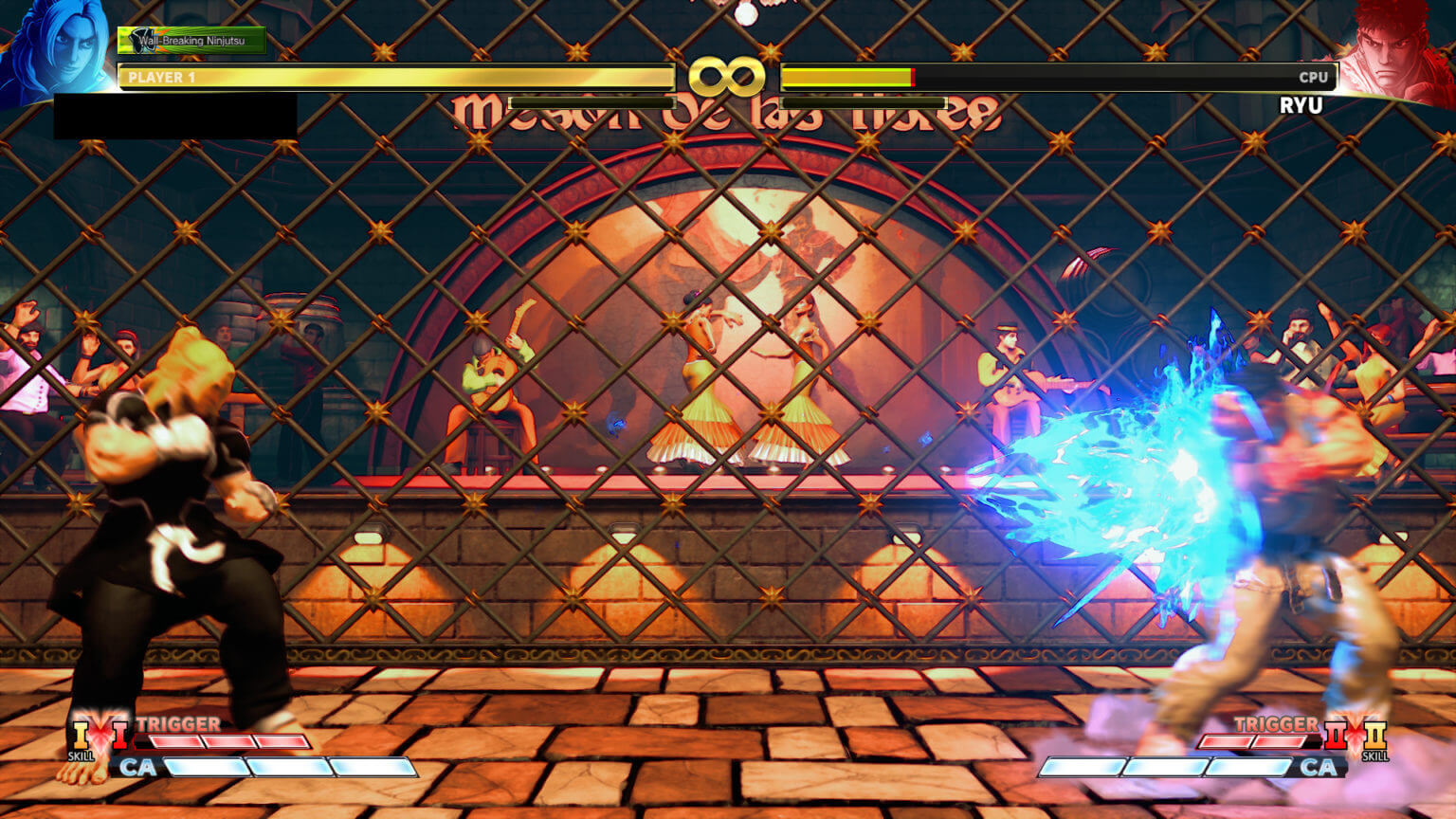
Task: Expand the Wall-Breaking Ninjutsu notification banner
Action: pos(192,42)
